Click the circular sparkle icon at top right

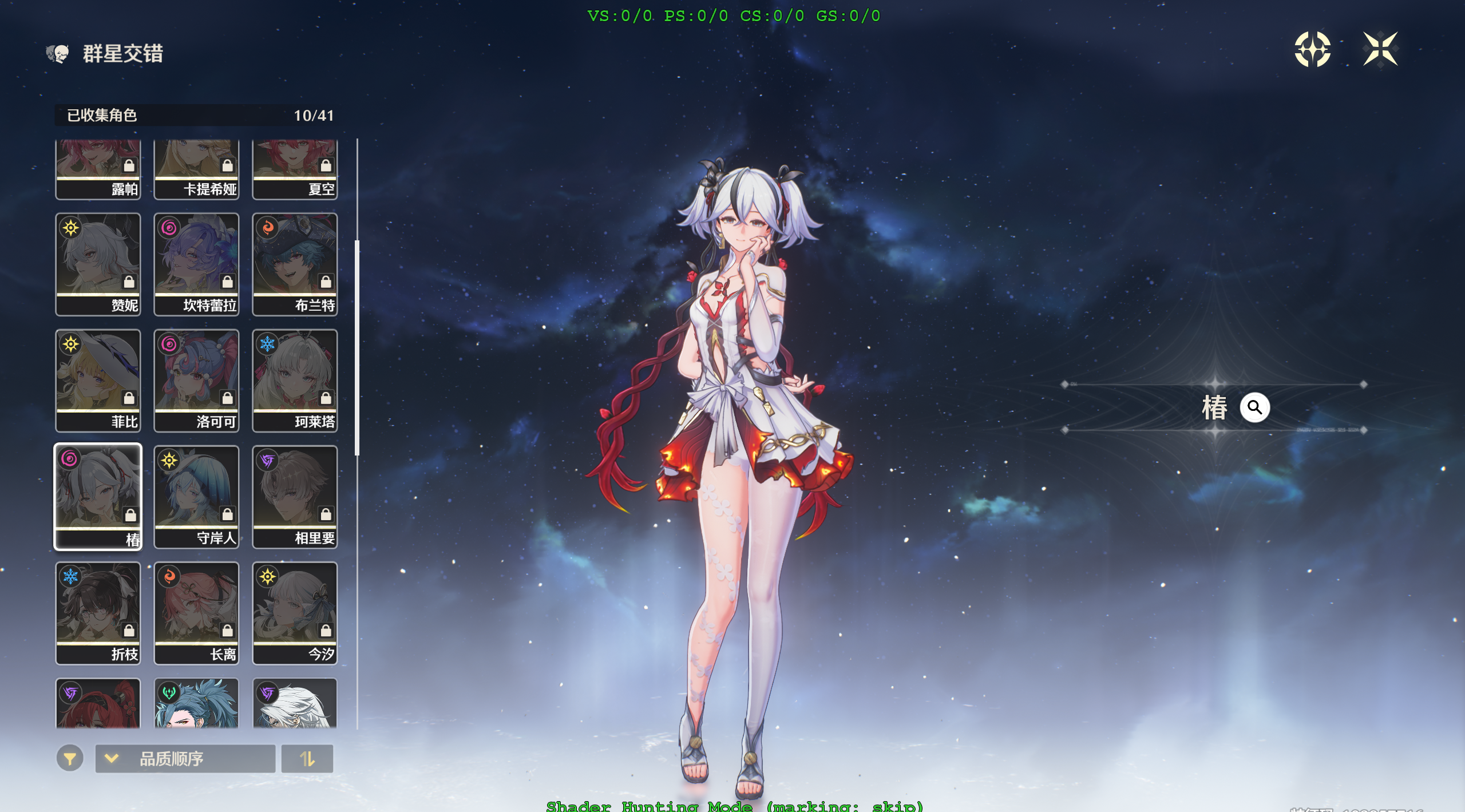click(x=1313, y=51)
